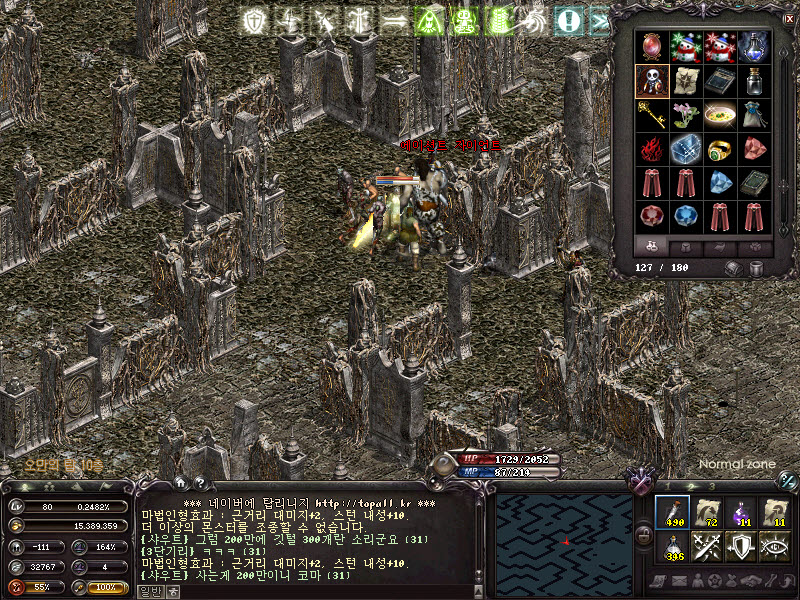Close the inventory window

coord(789,18)
